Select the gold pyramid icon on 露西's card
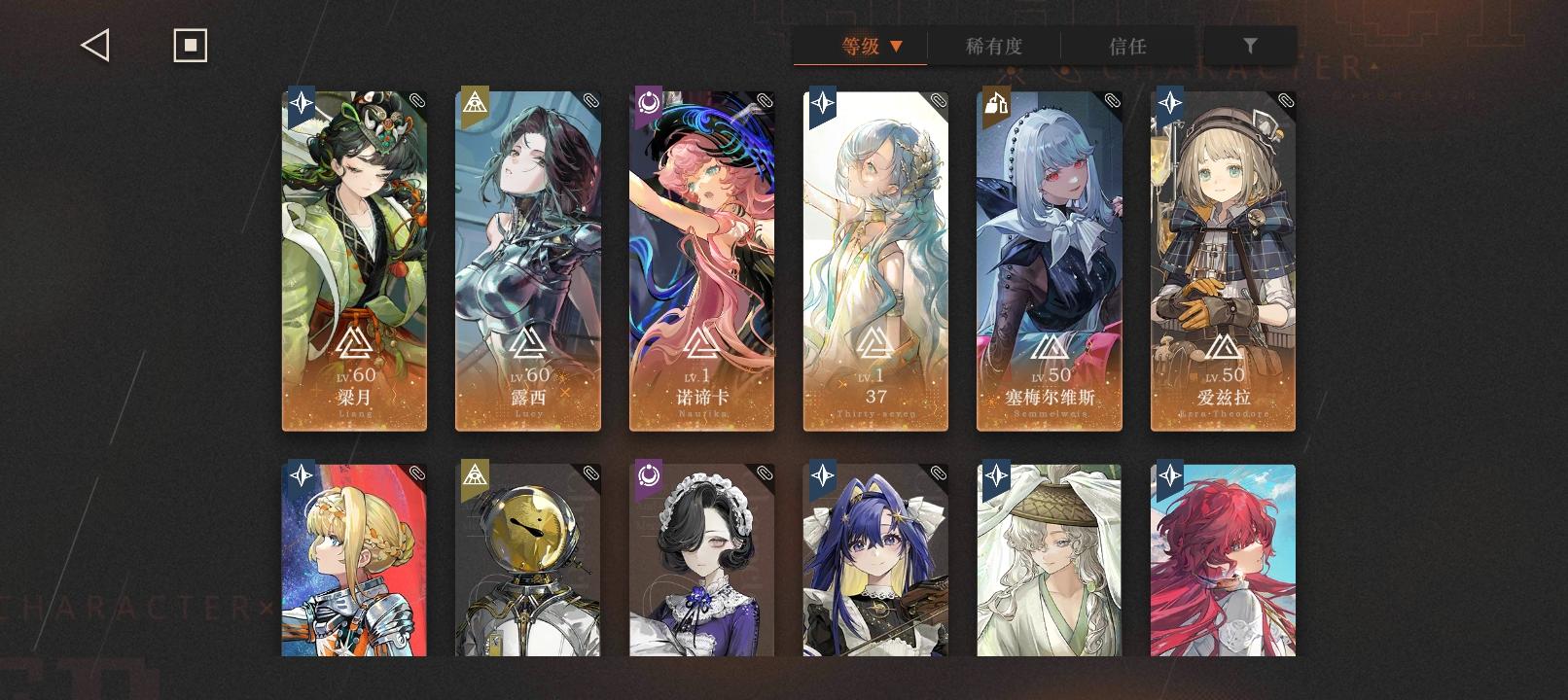The width and height of the screenshot is (1568, 700). point(474,104)
